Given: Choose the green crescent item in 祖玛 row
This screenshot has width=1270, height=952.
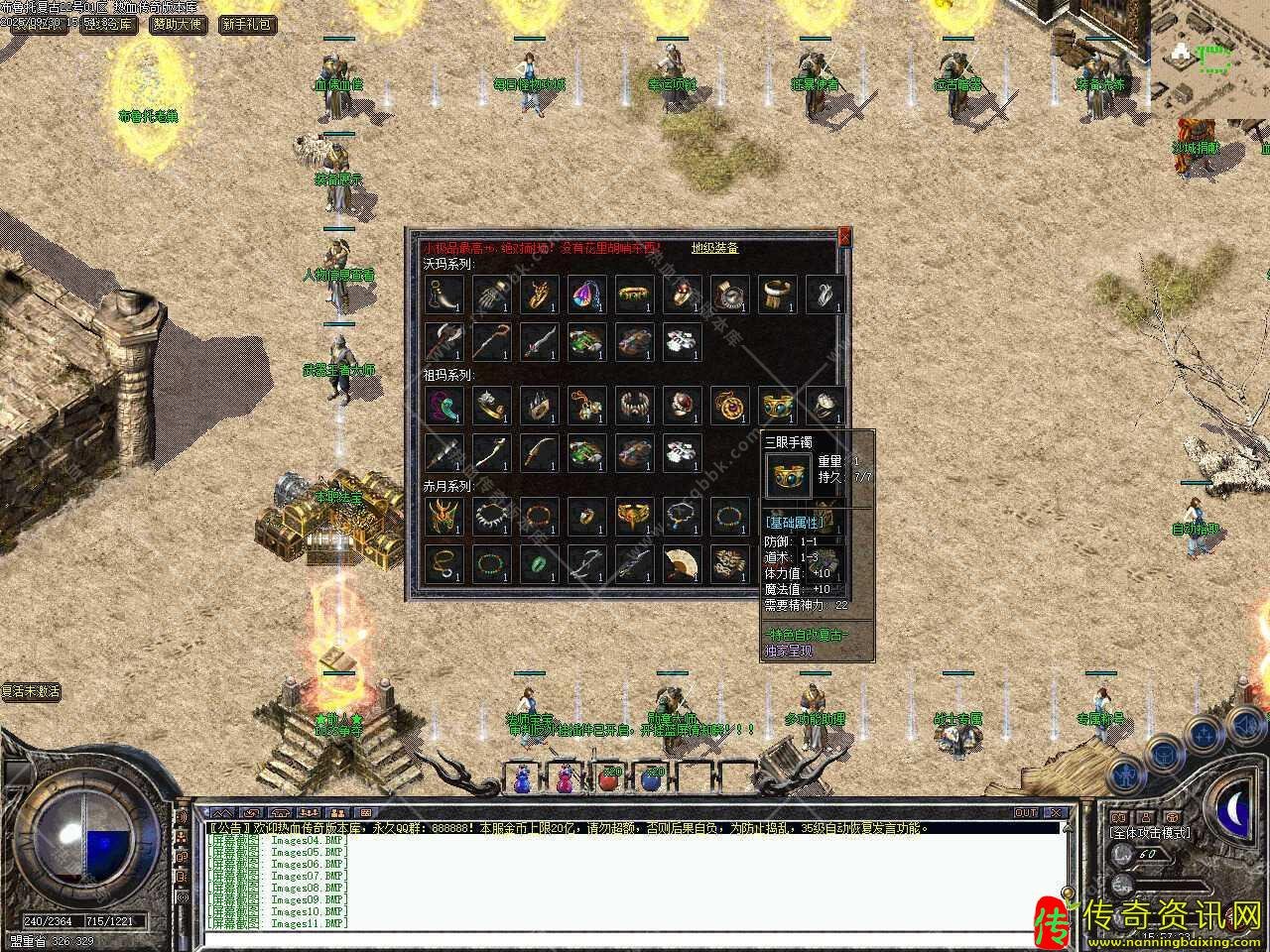Looking at the screenshot, I should (x=443, y=406).
